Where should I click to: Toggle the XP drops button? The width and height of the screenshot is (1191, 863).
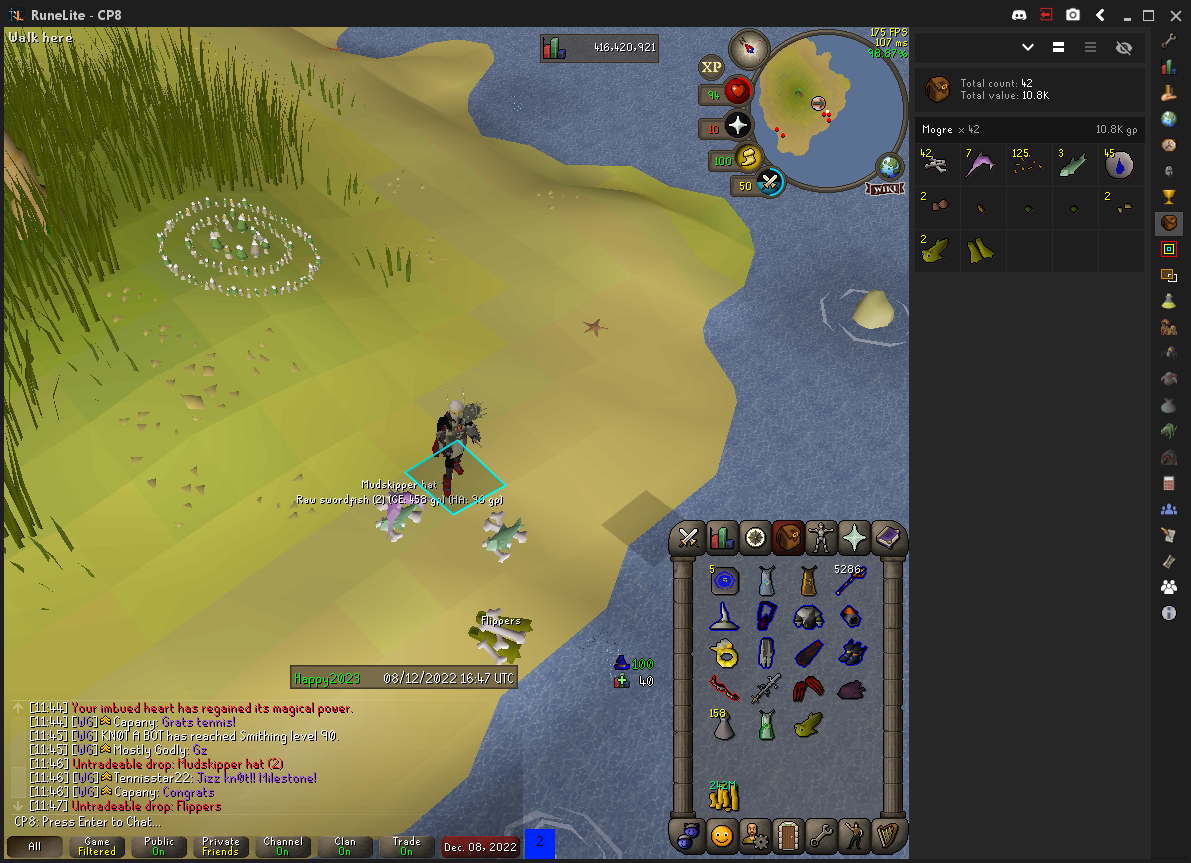point(711,67)
